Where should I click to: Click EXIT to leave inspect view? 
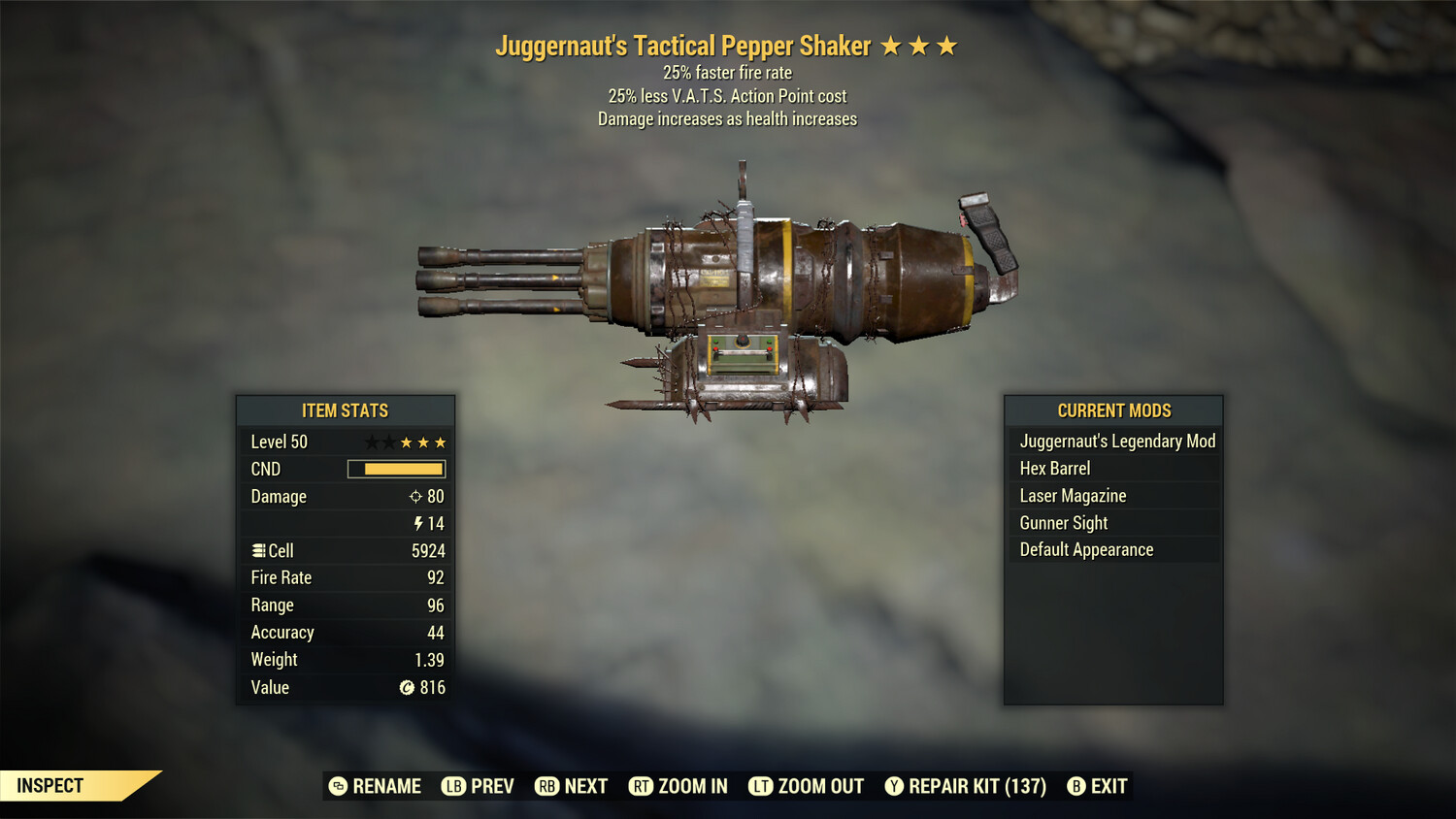(x=1109, y=786)
